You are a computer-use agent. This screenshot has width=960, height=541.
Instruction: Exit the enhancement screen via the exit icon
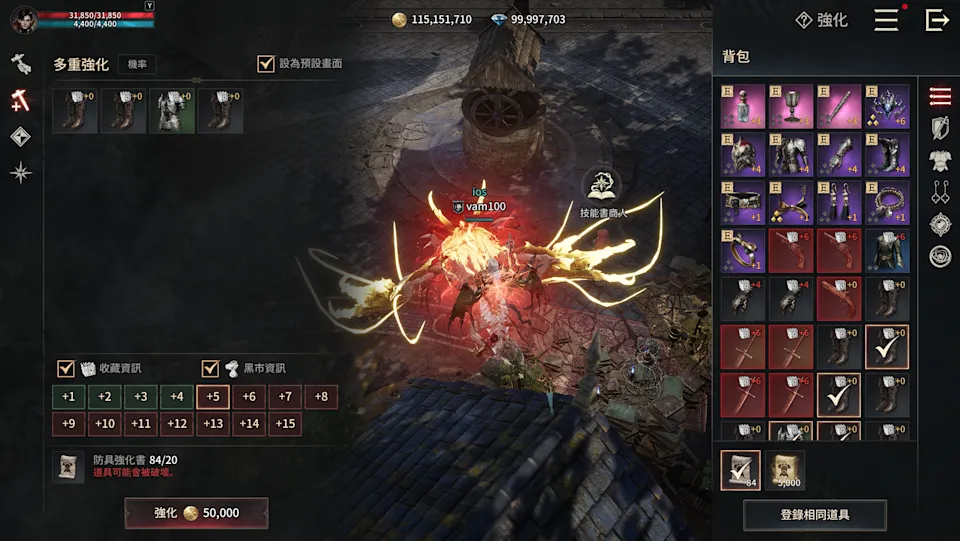click(936, 20)
